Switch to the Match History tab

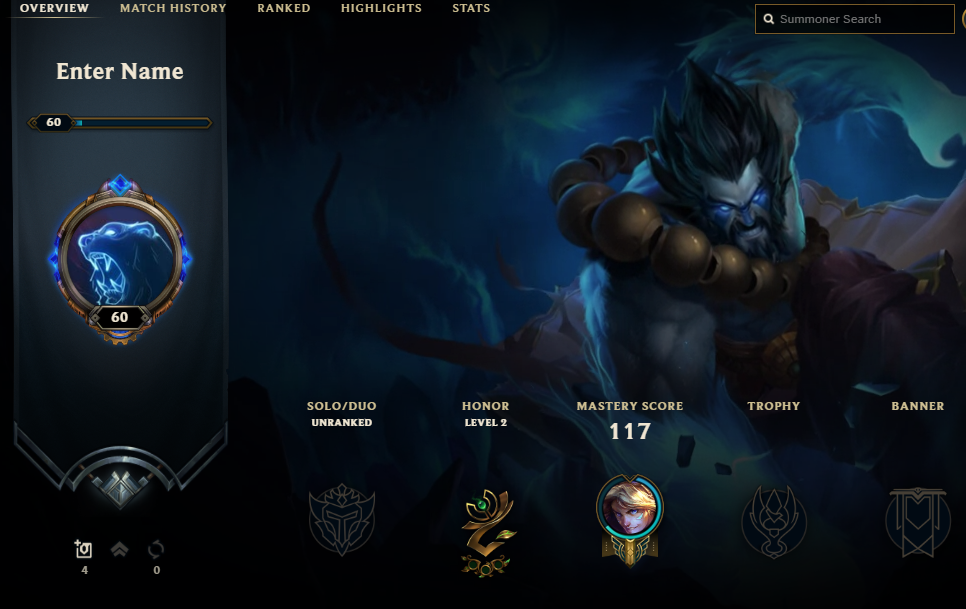pyautogui.click(x=173, y=8)
